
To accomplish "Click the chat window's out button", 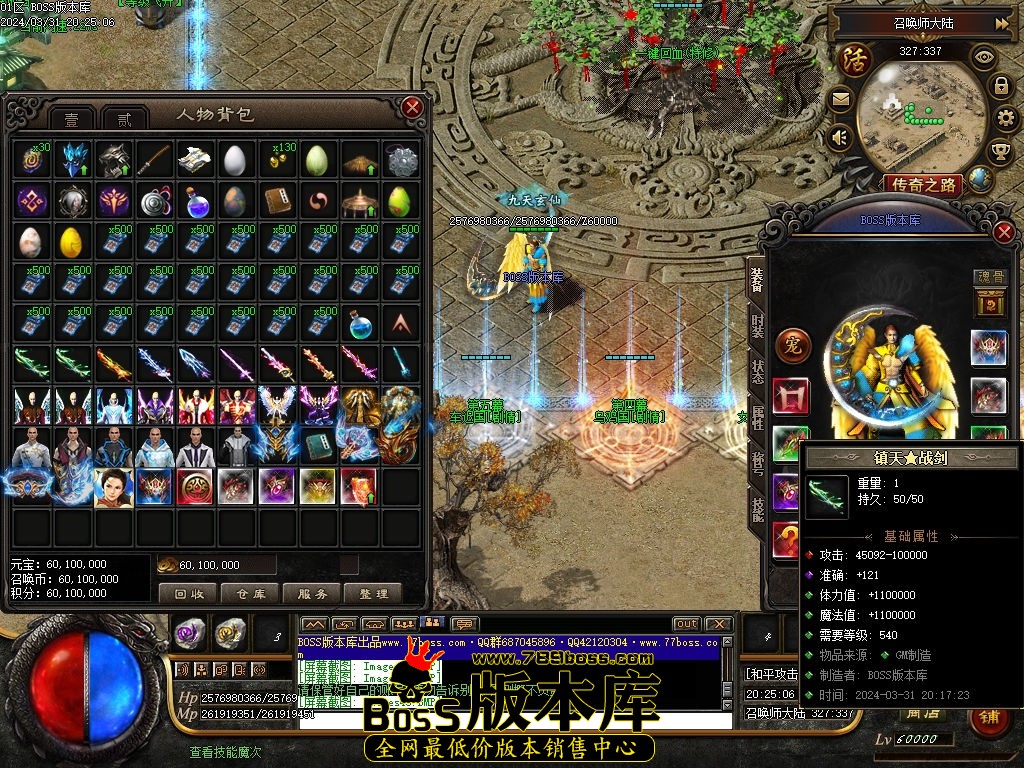I will coord(686,624).
